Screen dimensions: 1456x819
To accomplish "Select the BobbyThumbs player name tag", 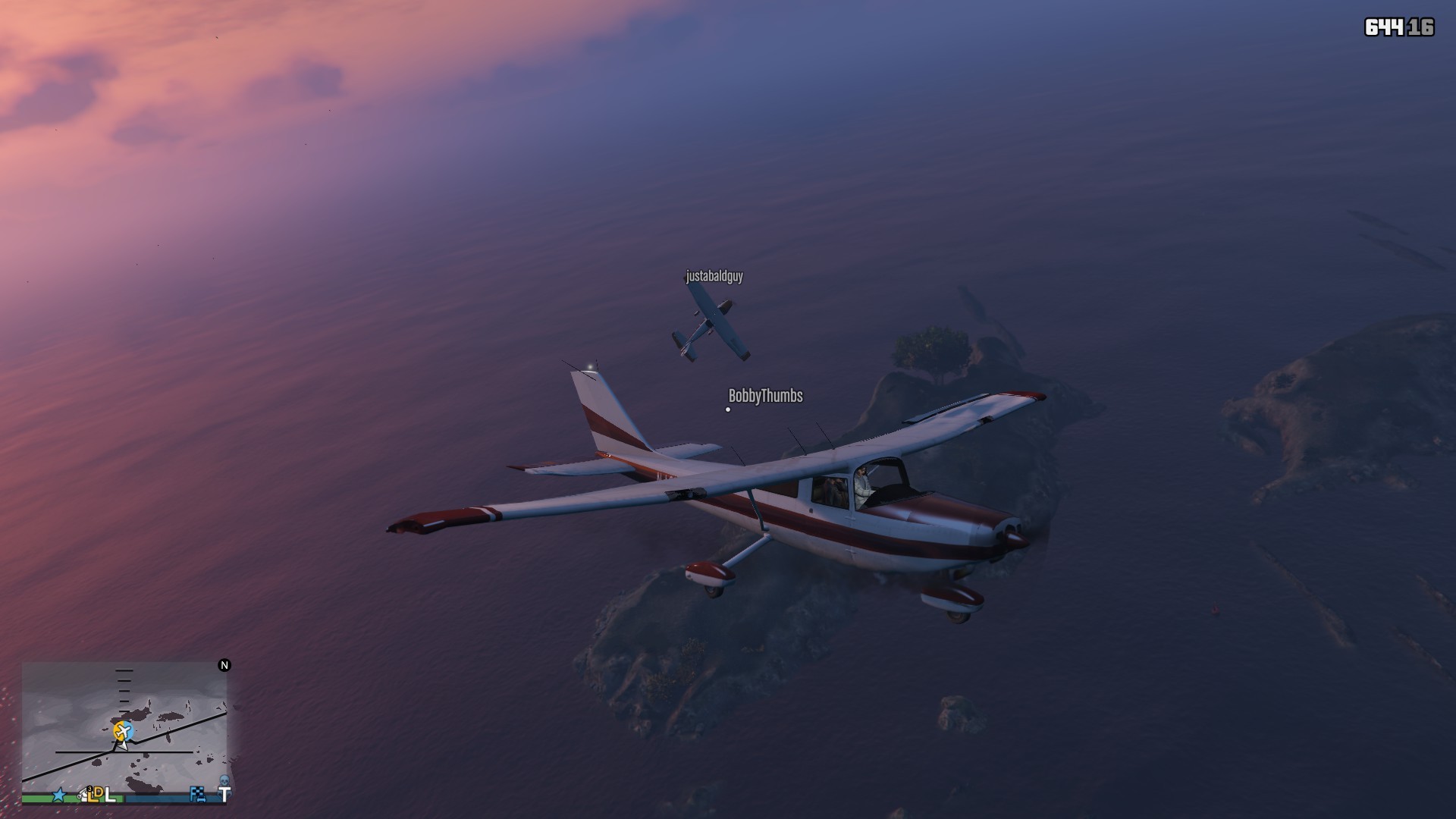I will 765,396.
